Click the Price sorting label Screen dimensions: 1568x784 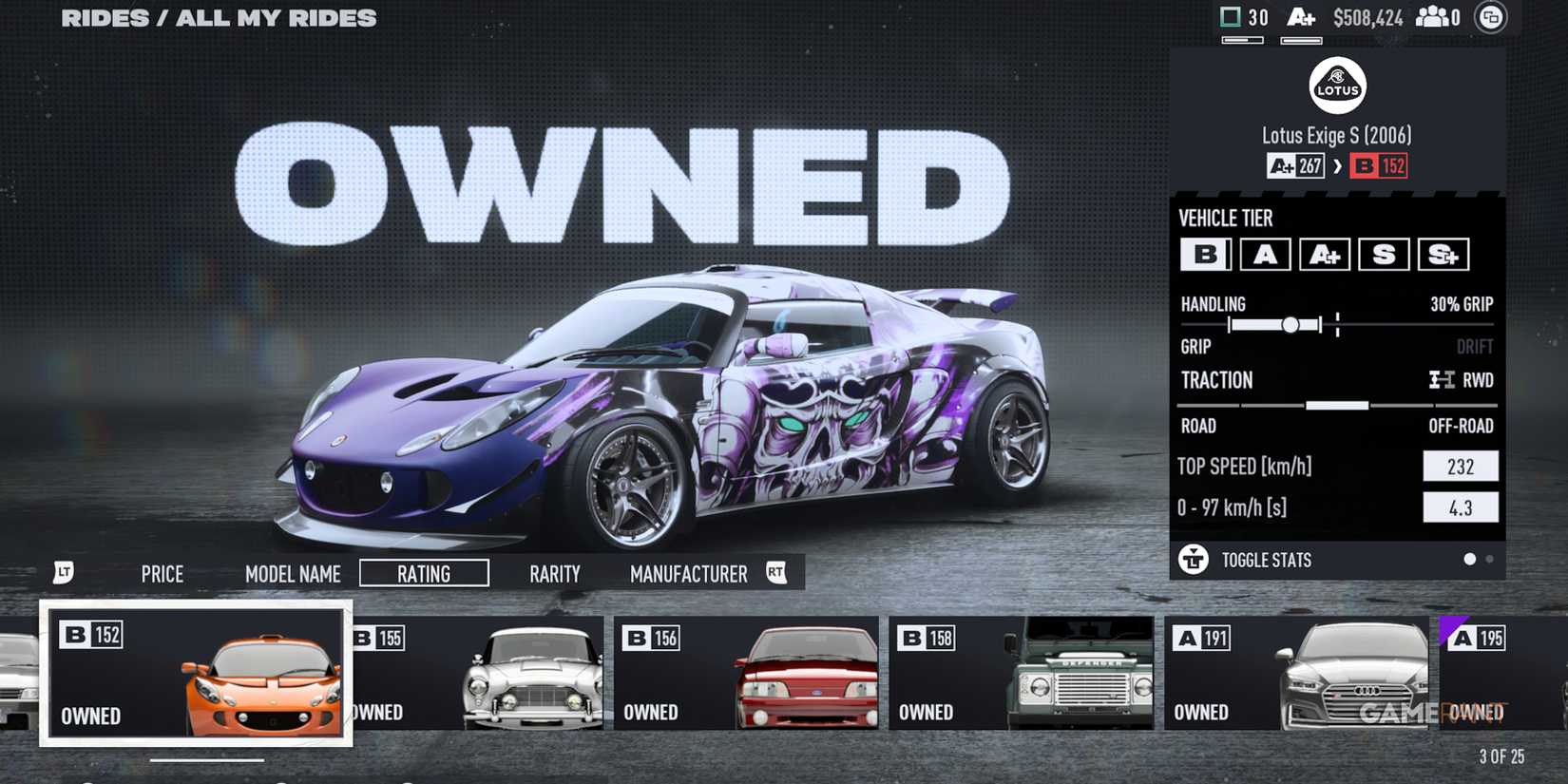(162, 573)
